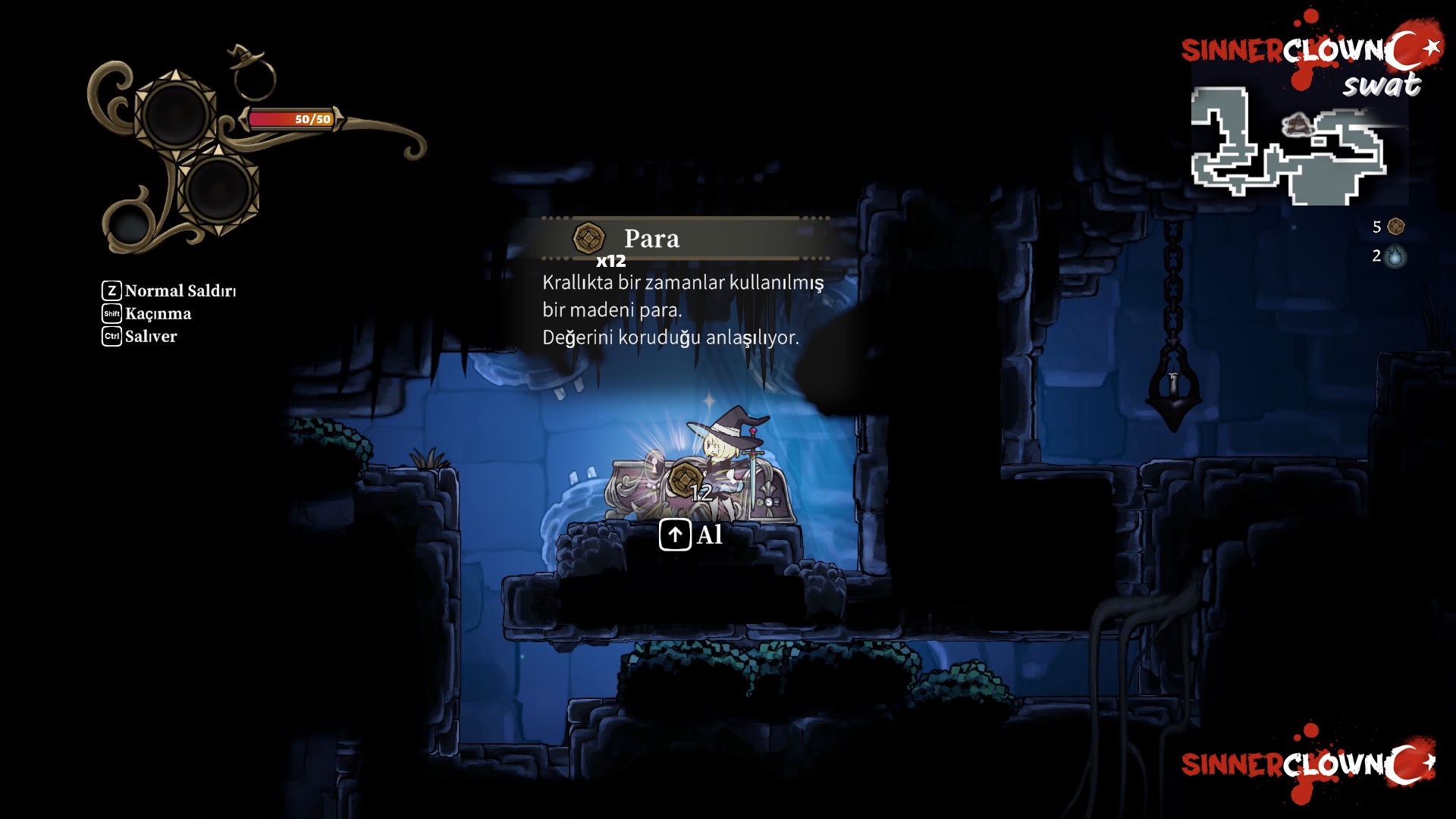Viewport: 1456px width, 819px height.
Task: Click the coin currency icon beside 5
Action: point(1395,227)
